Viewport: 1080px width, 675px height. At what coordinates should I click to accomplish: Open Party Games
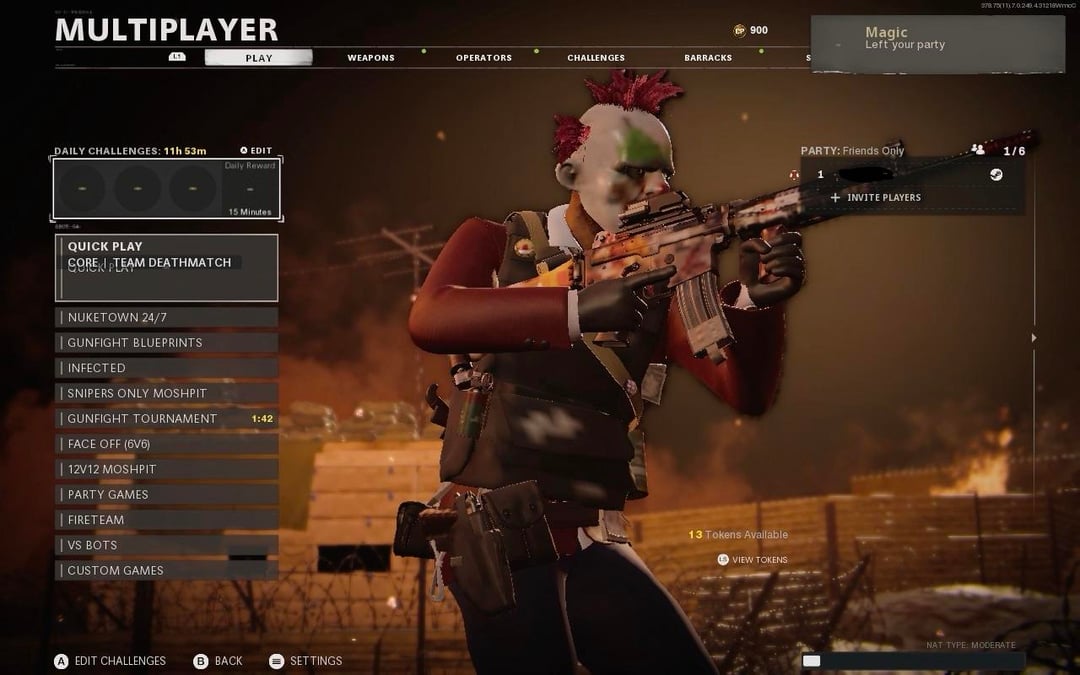click(166, 495)
